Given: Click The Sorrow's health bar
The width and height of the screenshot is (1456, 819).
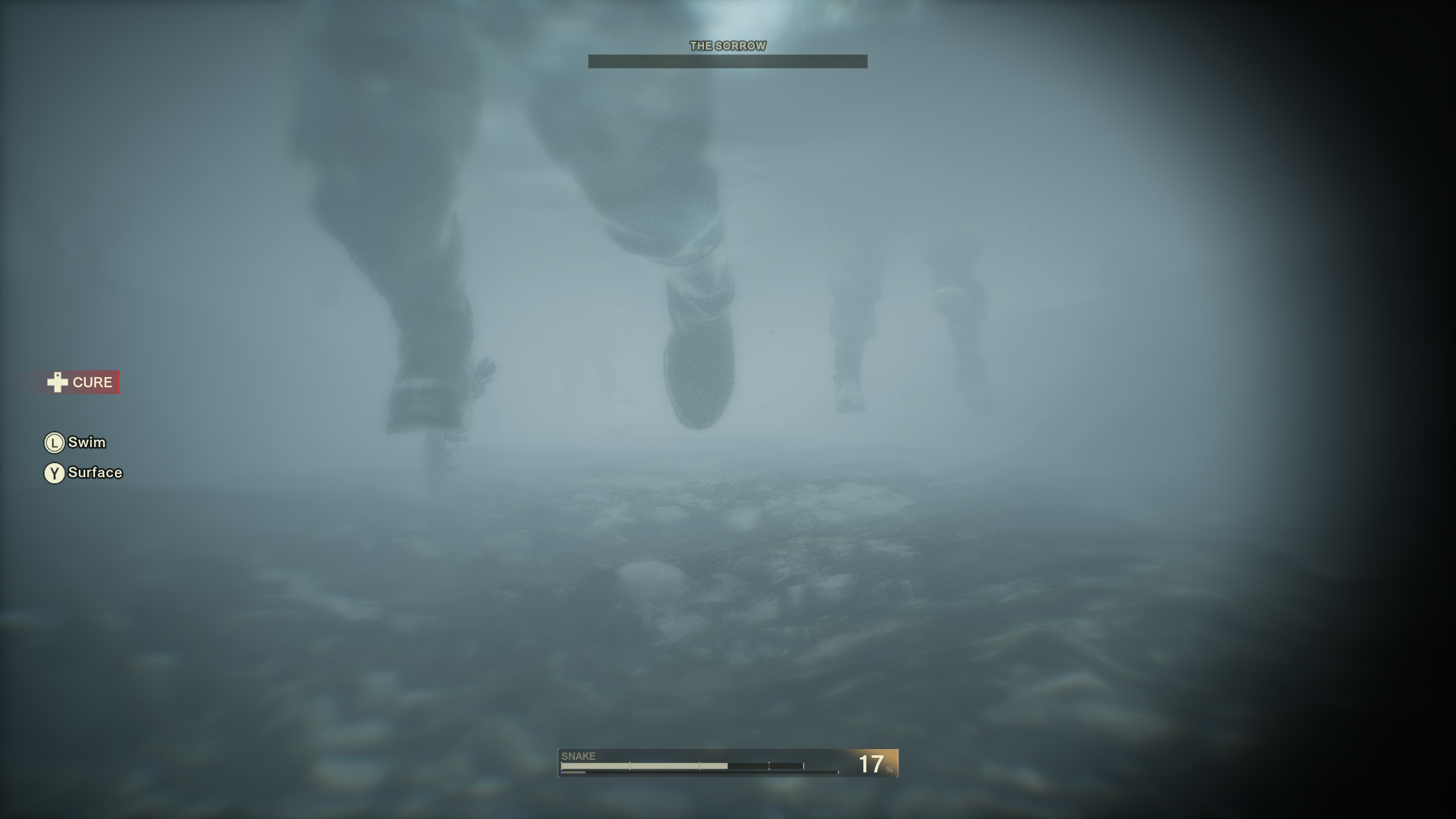Looking at the screenshot, I should [728, 61].
